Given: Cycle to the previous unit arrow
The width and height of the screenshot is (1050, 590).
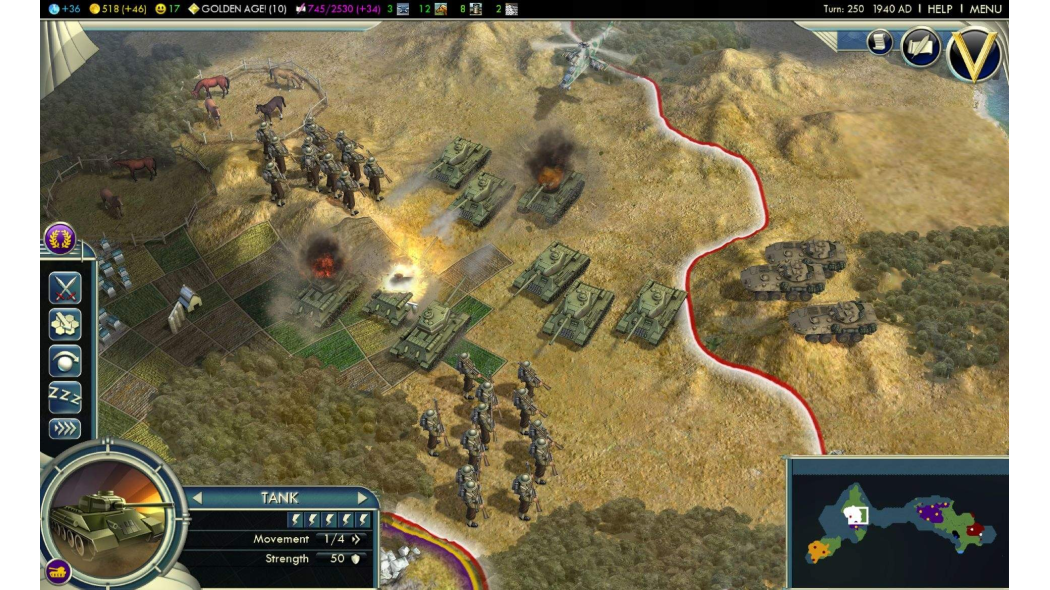Looking at the screenshot, I should (197, 497).
